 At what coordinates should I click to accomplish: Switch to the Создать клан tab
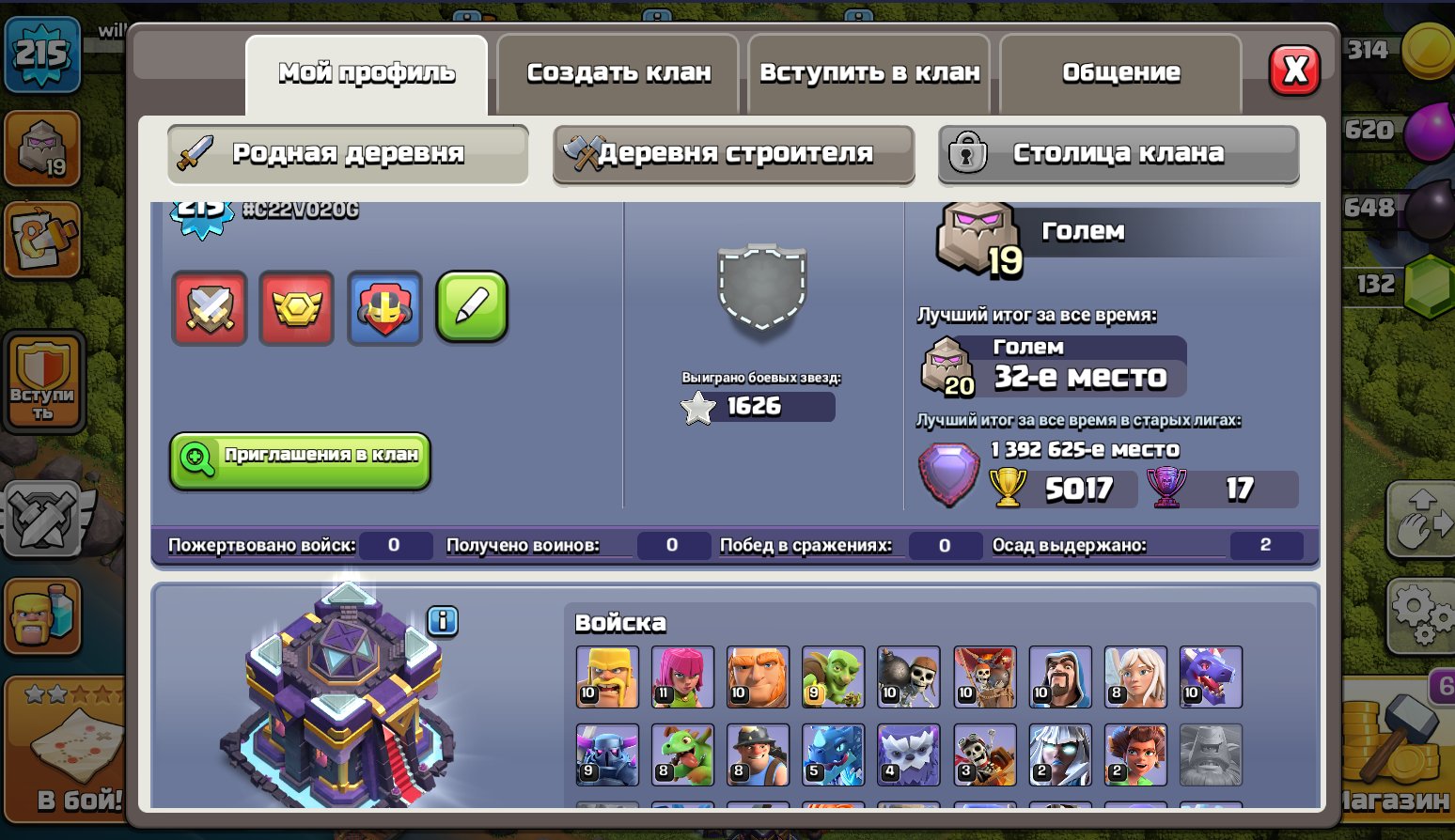[618, 72]
